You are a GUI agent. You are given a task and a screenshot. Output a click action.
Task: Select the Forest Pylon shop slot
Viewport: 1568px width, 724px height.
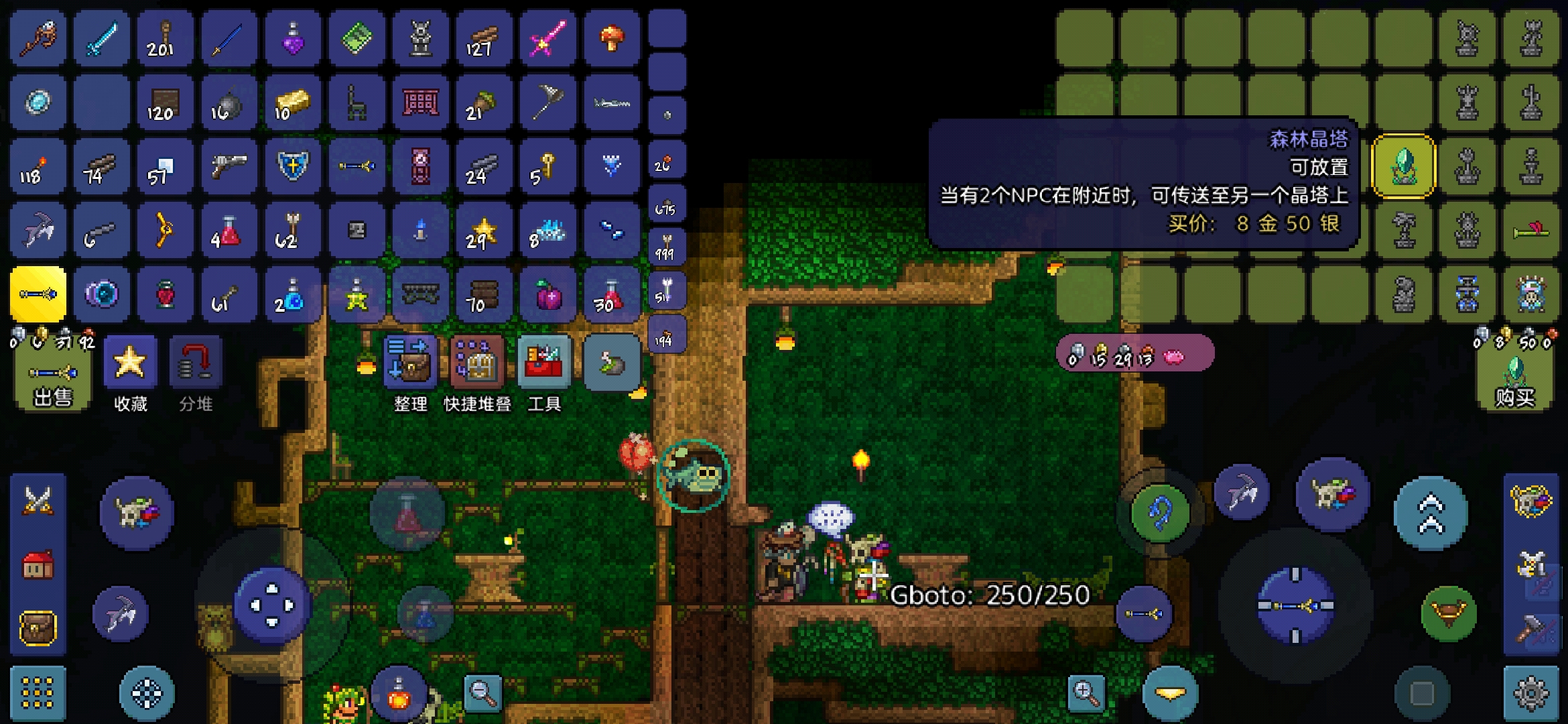tap(1403, 166)
